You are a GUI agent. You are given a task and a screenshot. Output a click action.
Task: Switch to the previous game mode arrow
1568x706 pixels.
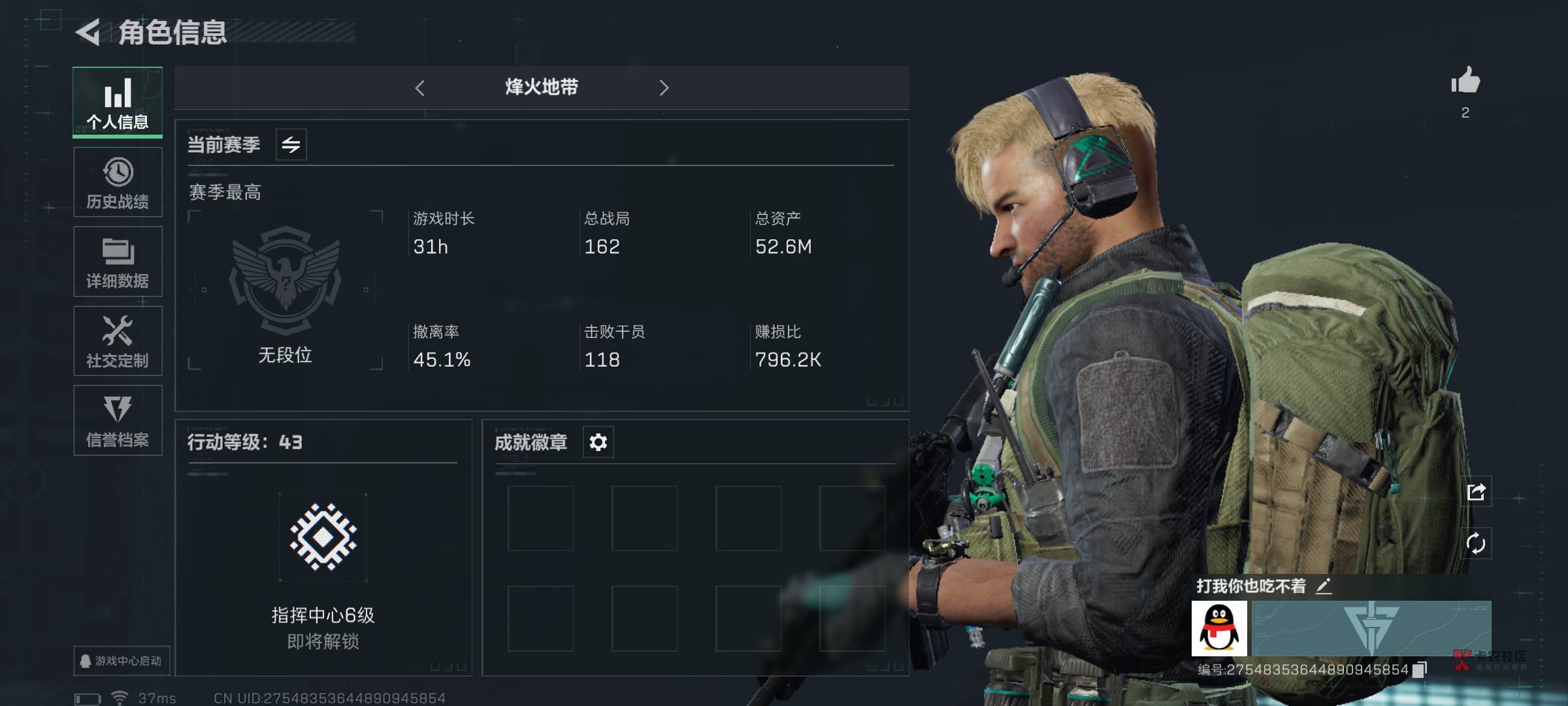pos(420,88)
